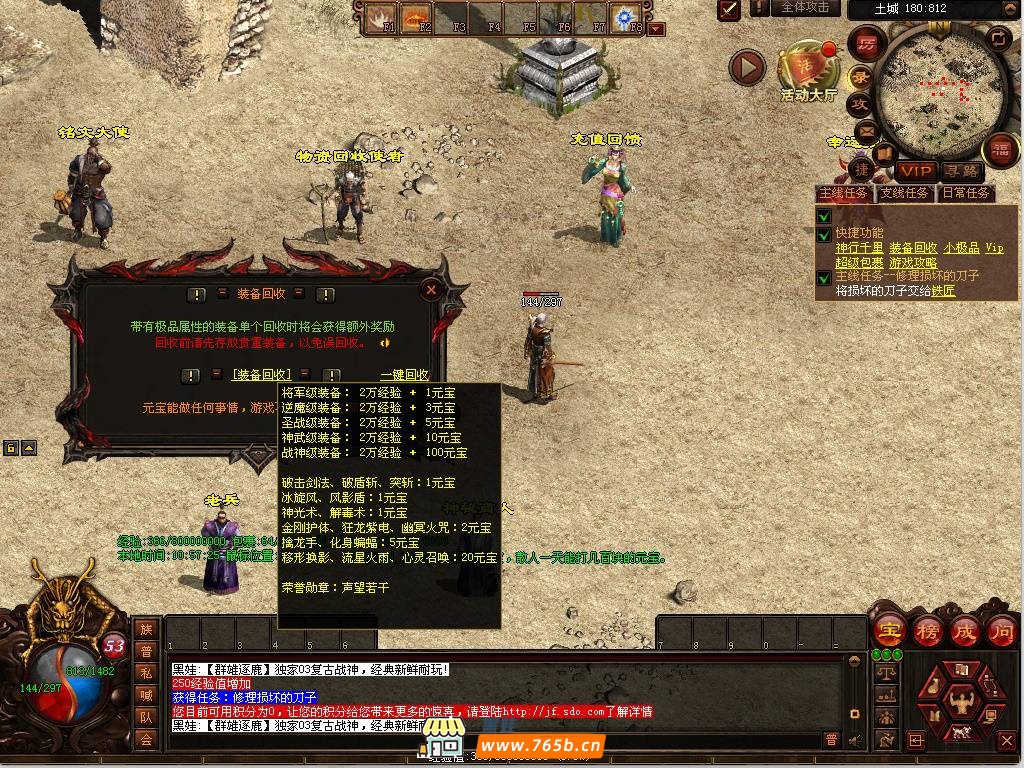Switch to the 支线任务 side quest tab
Viewport: 1024px width, 768px height.
click(904, 193)
